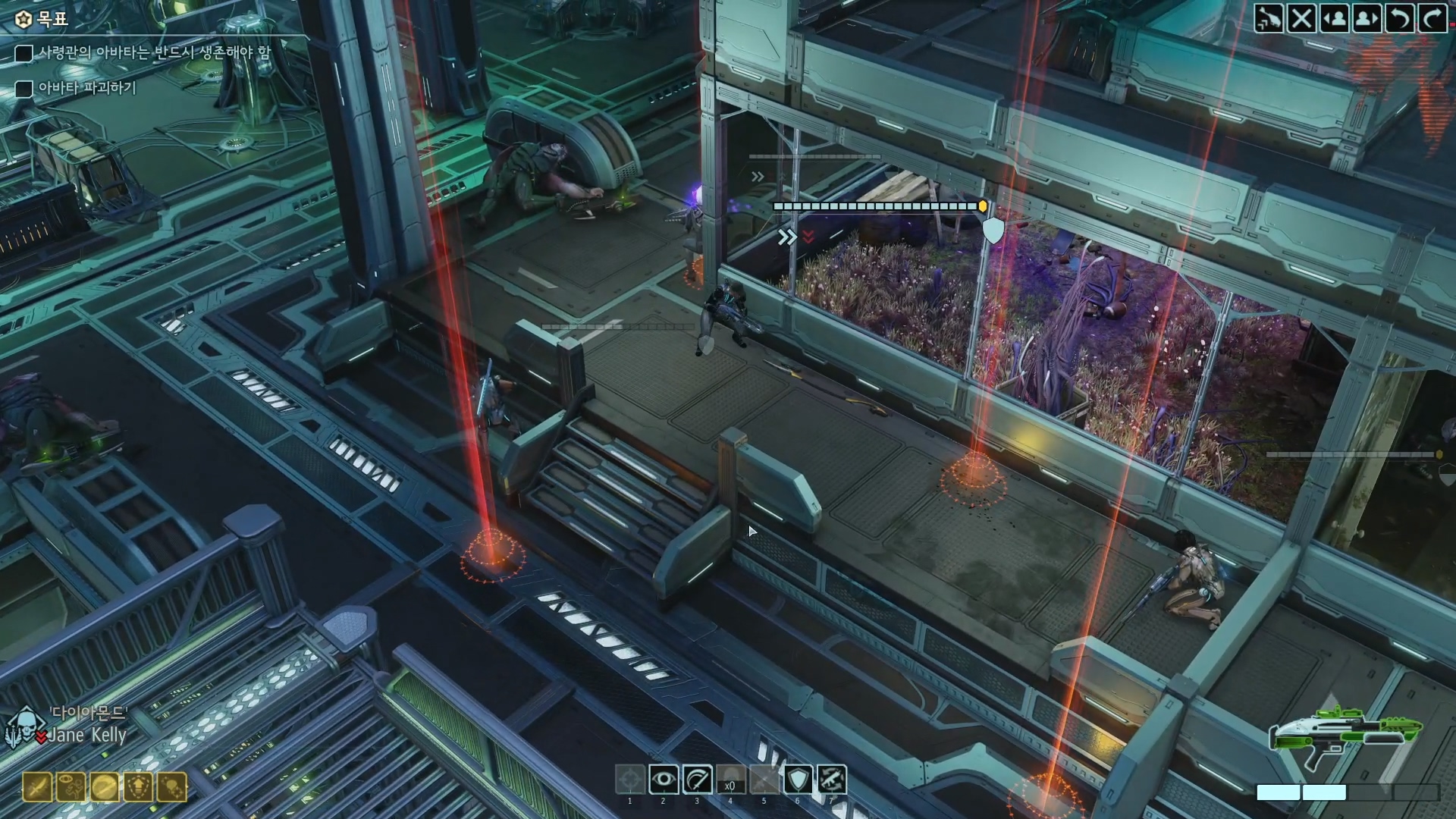
Task: Click the golden eye and runner perk
Action: pyautogui.click(x=71, y=787)
